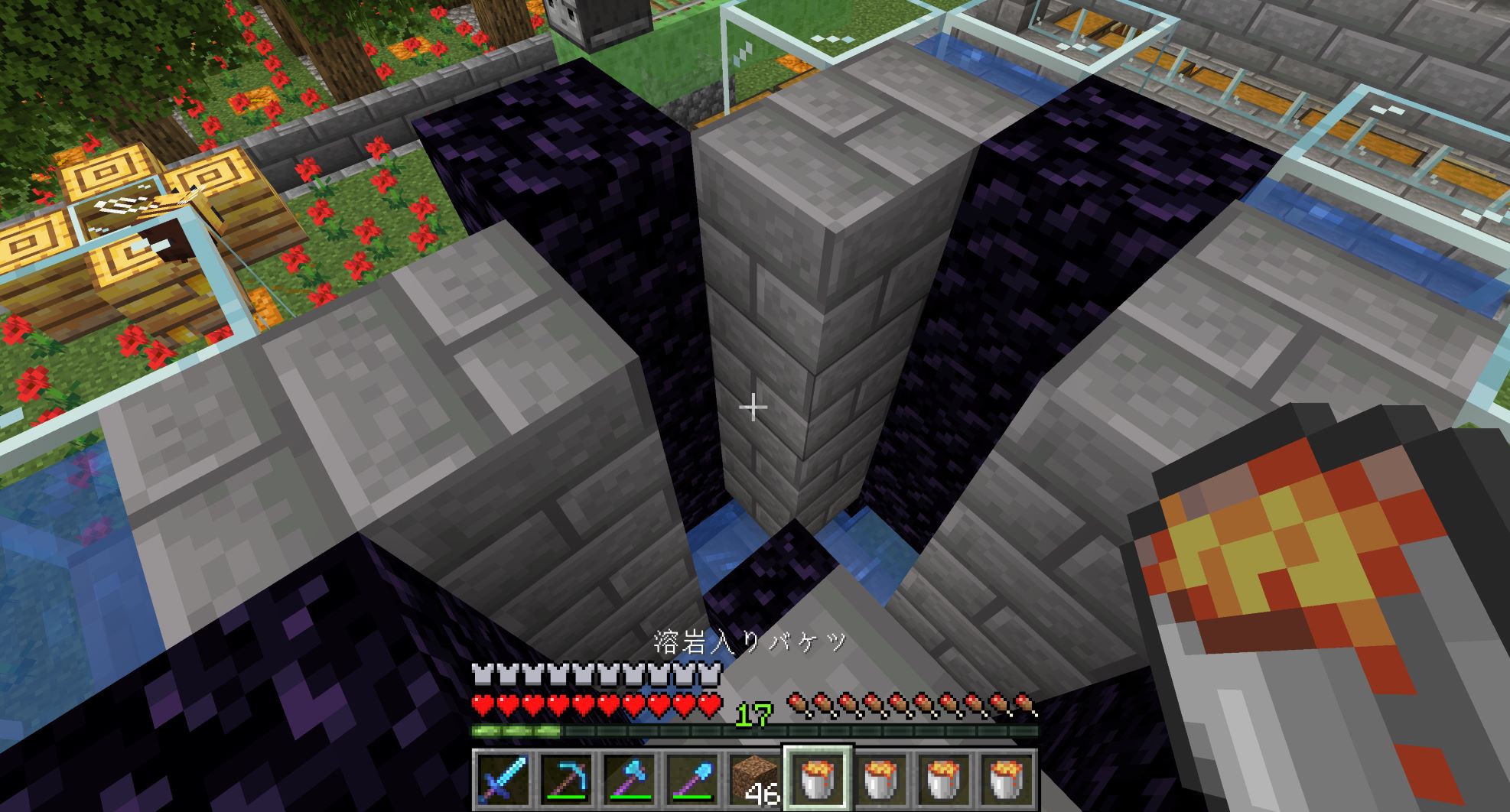The image size is (1510, 812).
Task: Equip the diamond shovel from the hotbar
Action: [x=692, y=779]
